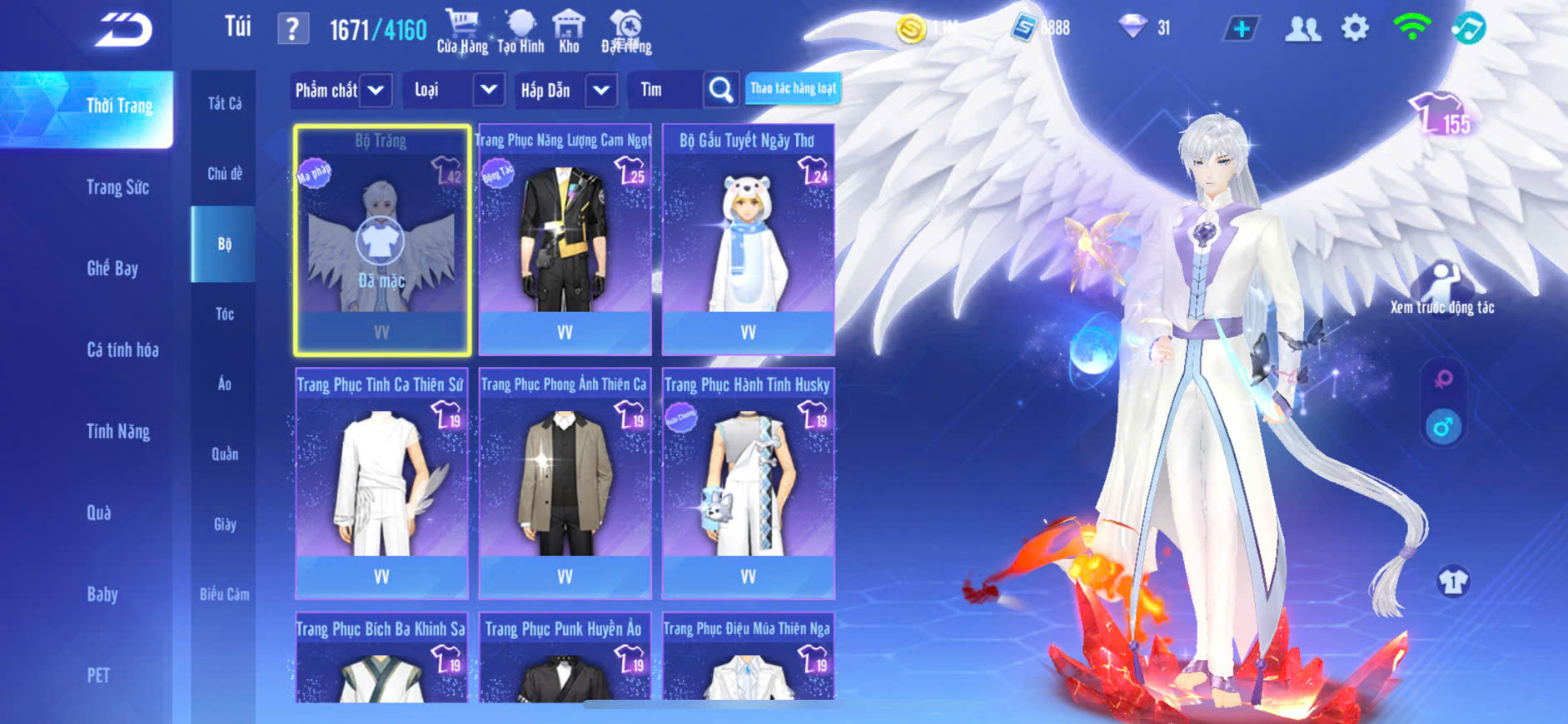Show Tất Cả items
Image resolution: width=1568 pixels, height=724 pixels.
click(224, 103)
